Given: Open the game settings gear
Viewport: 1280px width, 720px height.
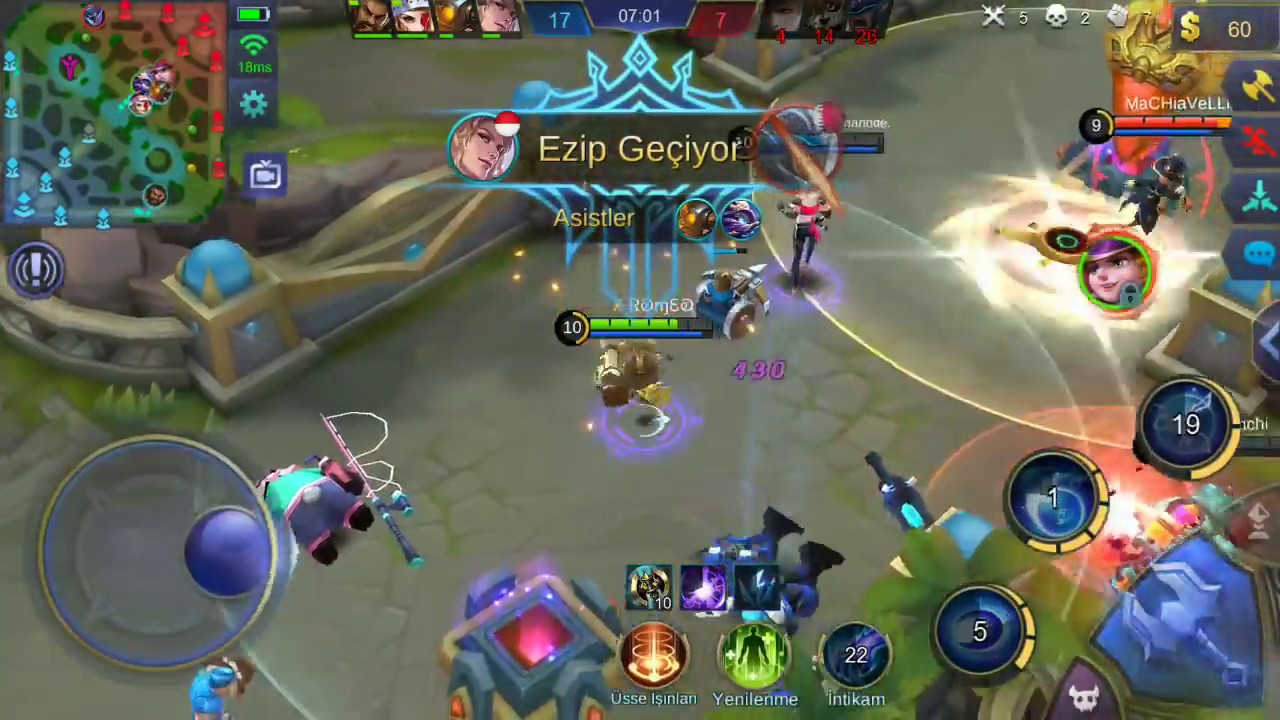Looking at the screenshot, I should pyautogui.click(x=253, y=103).
